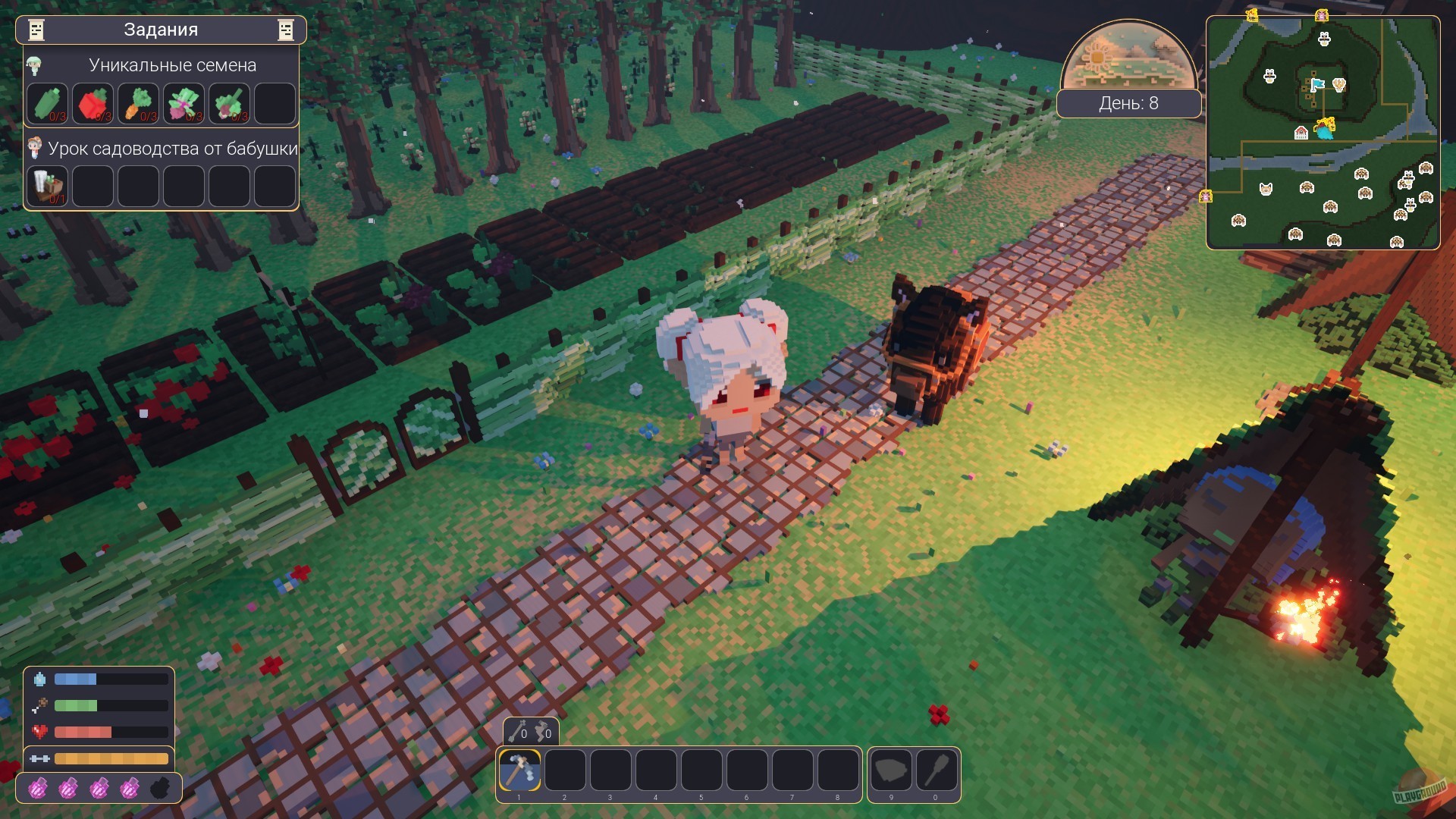Click the heart icon beside the health bar
This screenshot has width=1456, height=819.
click(x=41, y=733)
